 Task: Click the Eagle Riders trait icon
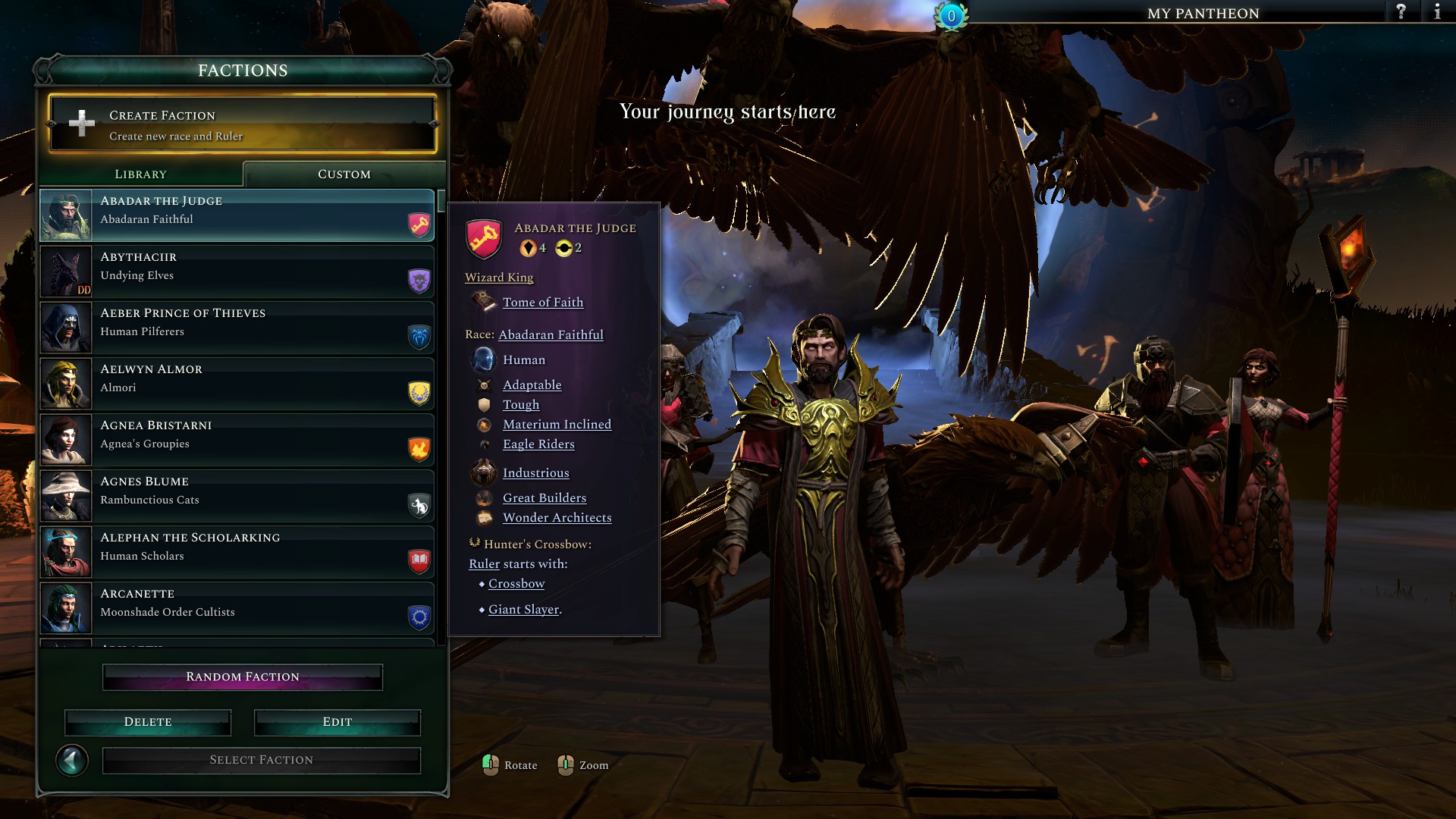(x=484, y=444)
